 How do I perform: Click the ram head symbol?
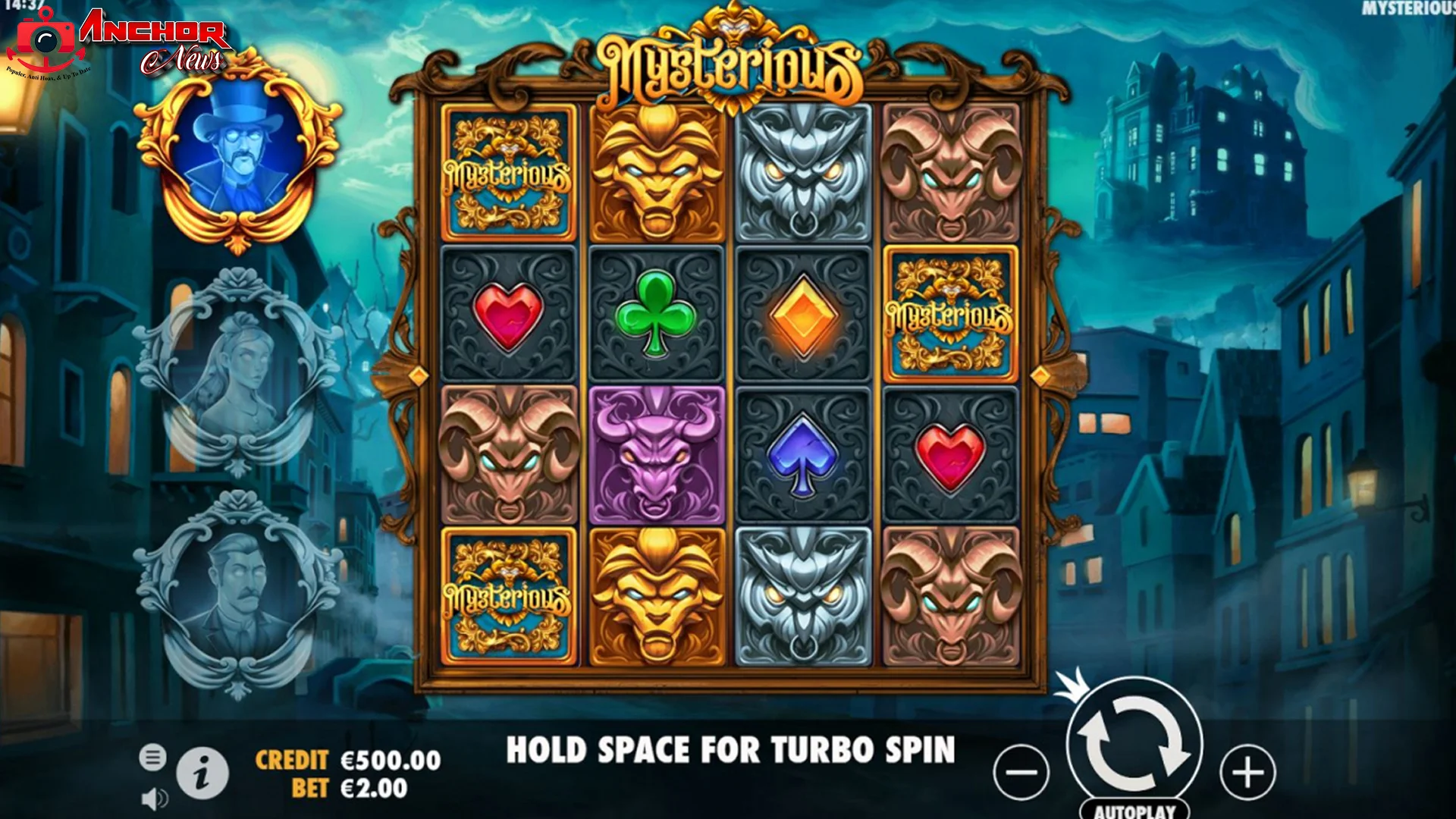pyautogui.click(x=950, y=173)
